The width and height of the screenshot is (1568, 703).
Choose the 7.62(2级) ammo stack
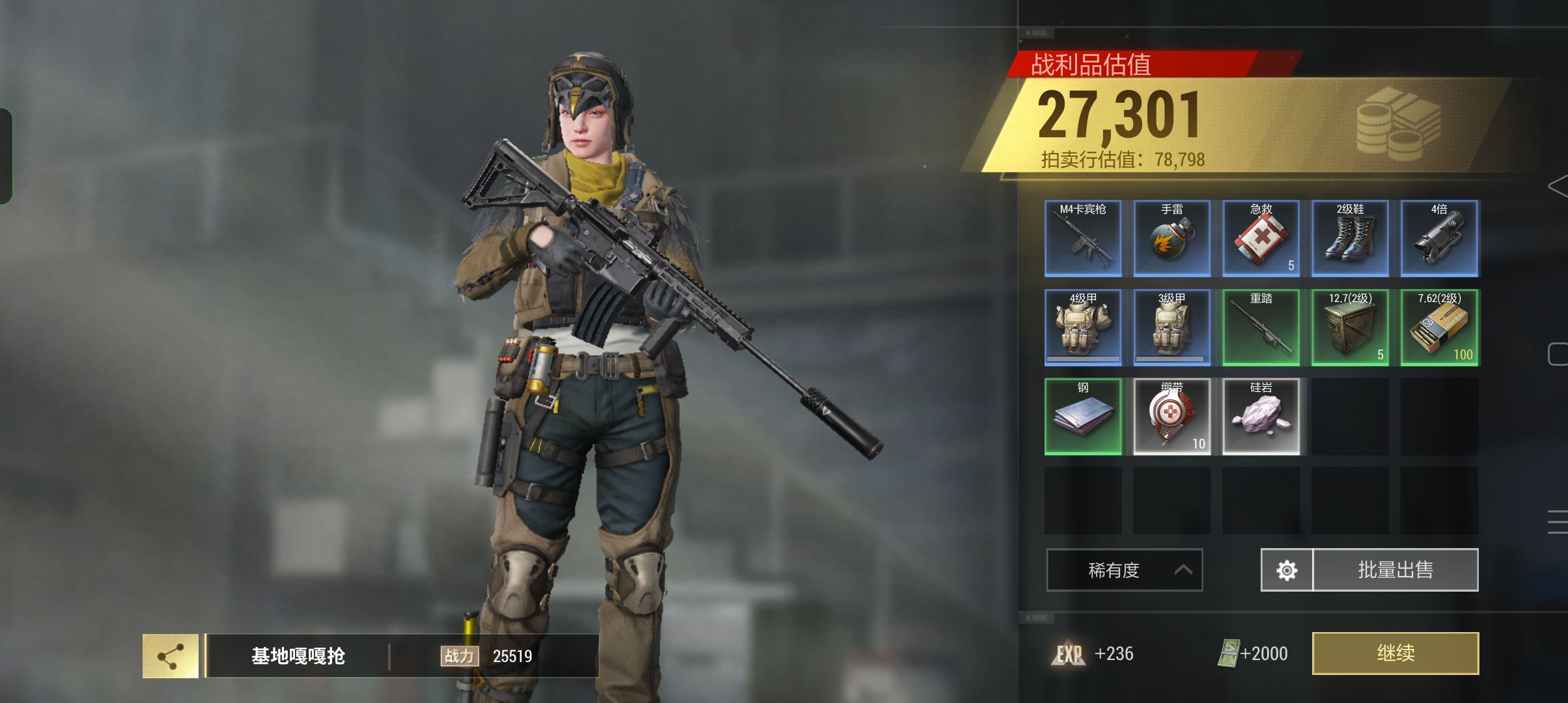click(1439, 327)
